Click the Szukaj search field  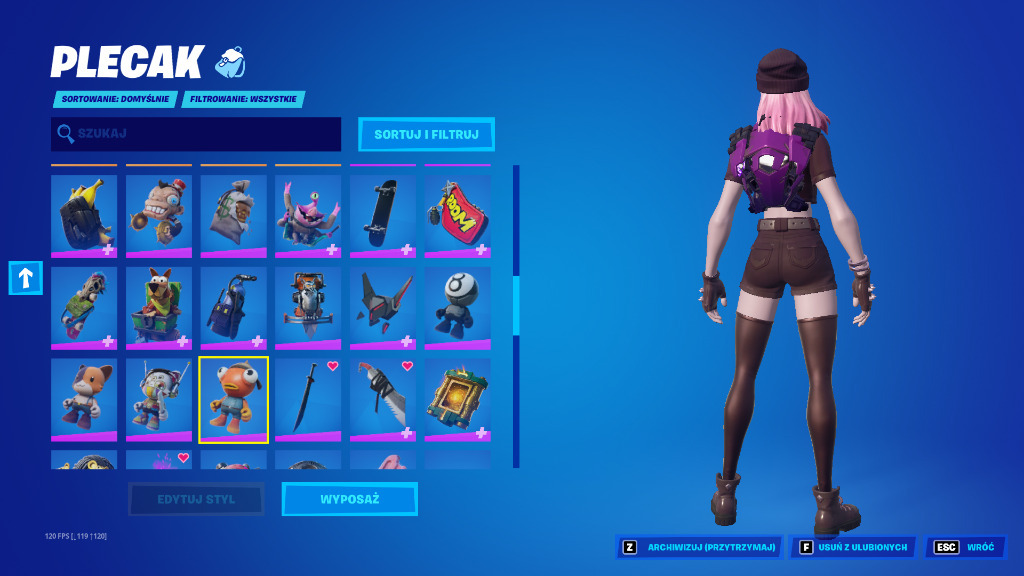pos(196,134)
